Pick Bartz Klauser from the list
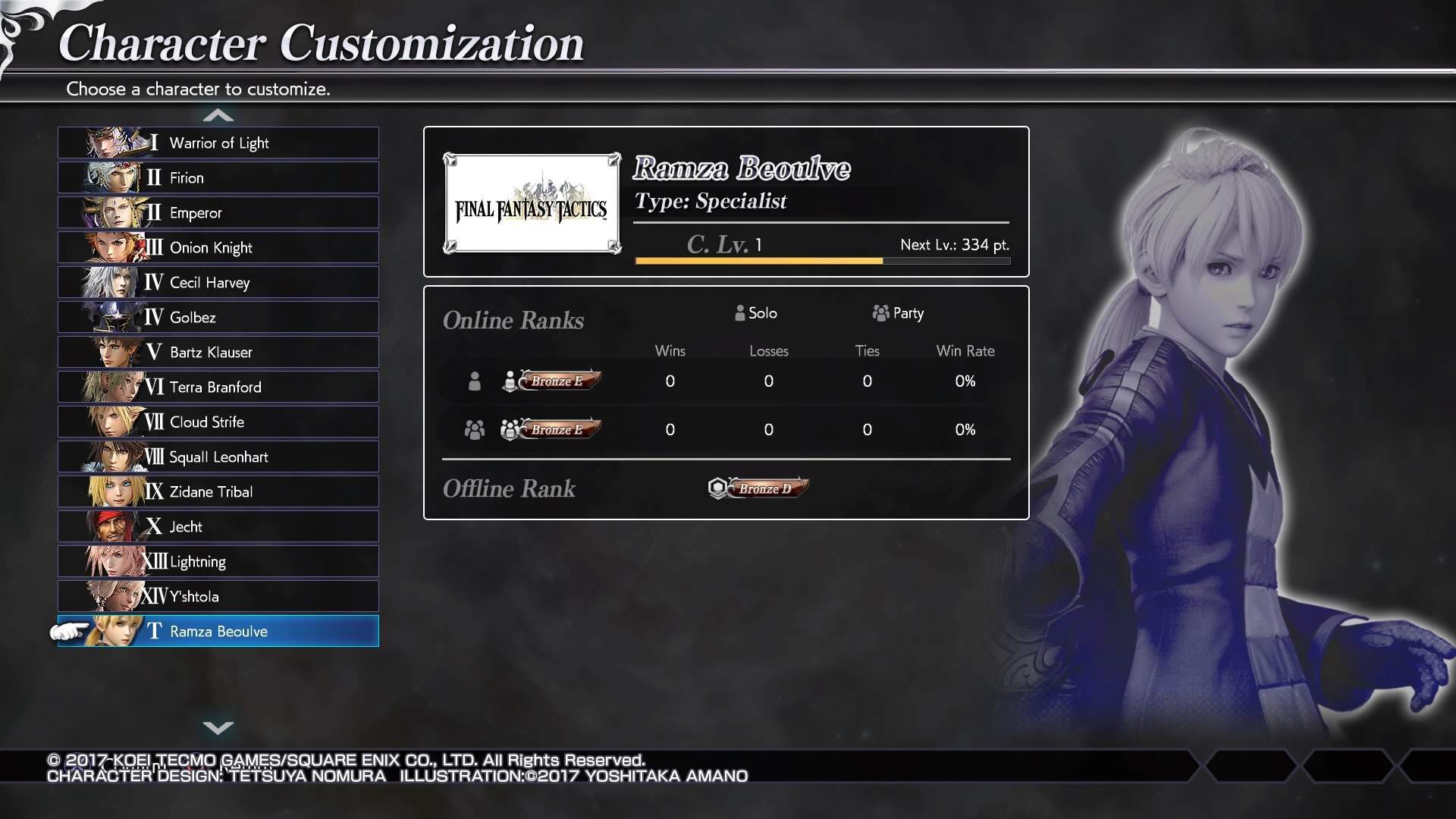The image size is (1456, 819). pyautogui.click(x=218, y=352)
